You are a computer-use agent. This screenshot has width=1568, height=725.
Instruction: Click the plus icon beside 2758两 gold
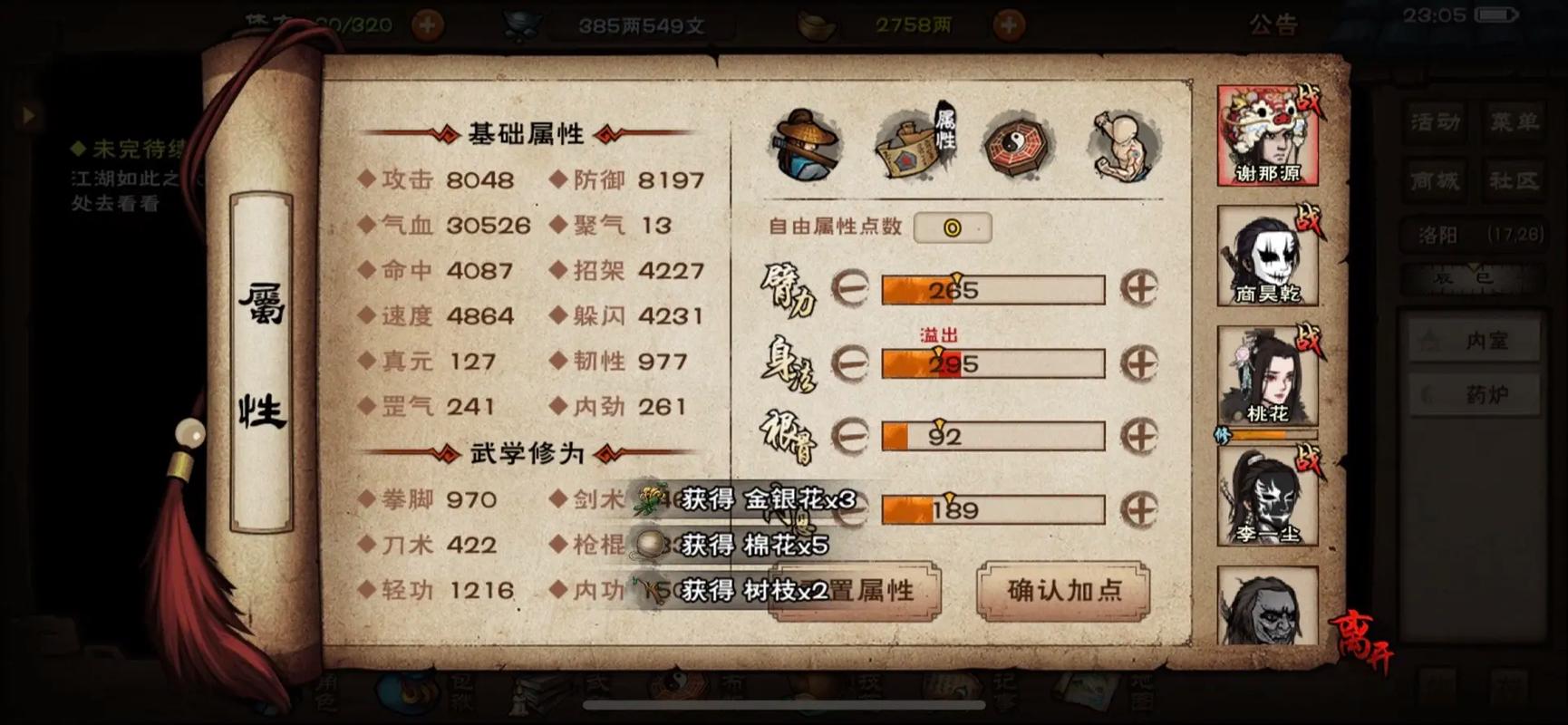pyautogui.click(x=1009, y=24)
